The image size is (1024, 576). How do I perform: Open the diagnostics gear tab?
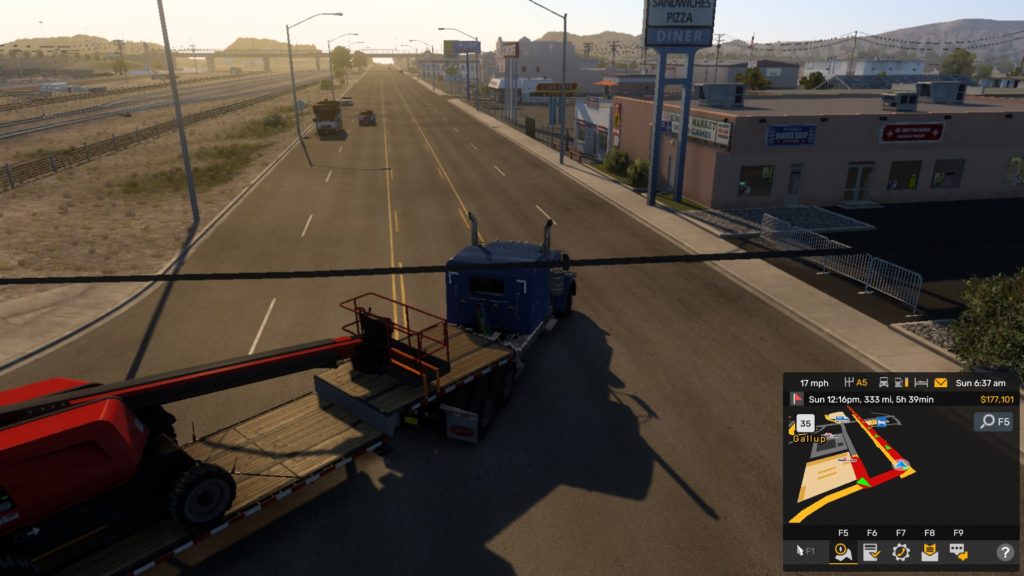pos(900,551)
